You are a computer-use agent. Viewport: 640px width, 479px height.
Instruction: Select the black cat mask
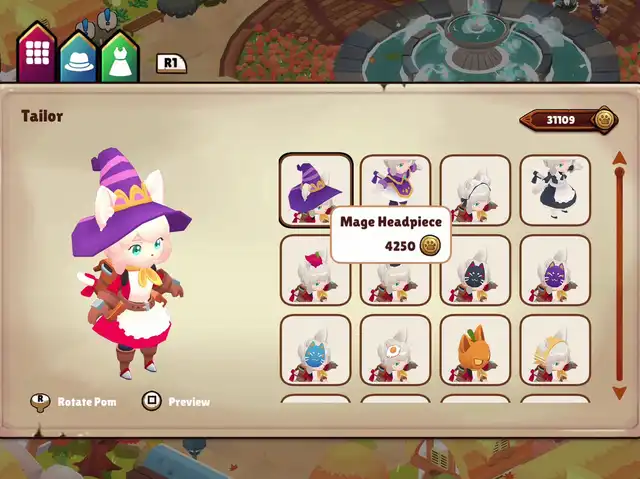[x=475, y=270]
